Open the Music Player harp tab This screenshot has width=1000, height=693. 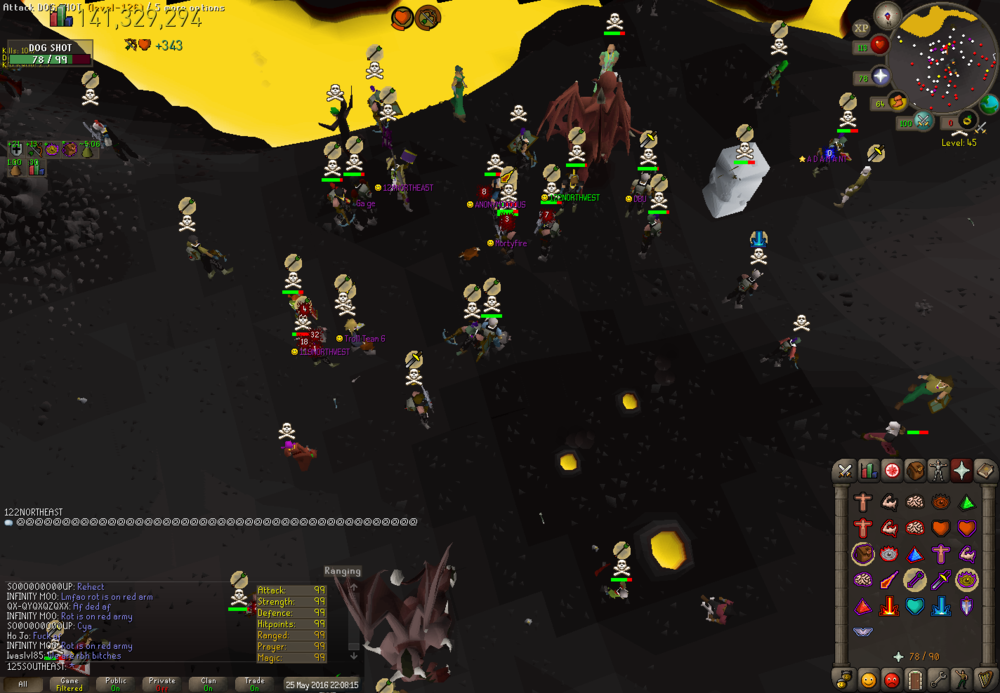985,680
